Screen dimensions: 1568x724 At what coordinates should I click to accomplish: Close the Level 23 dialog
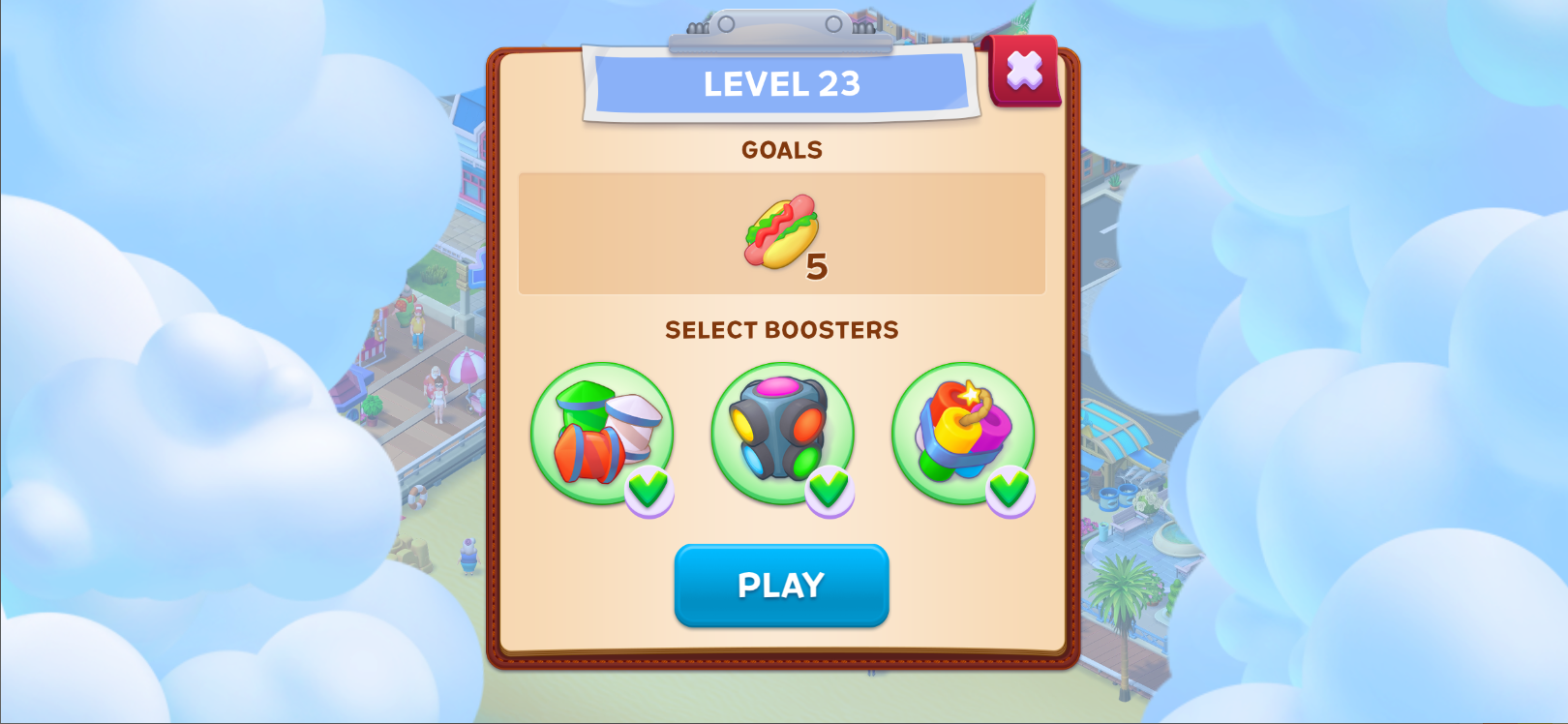(1023, 70)
